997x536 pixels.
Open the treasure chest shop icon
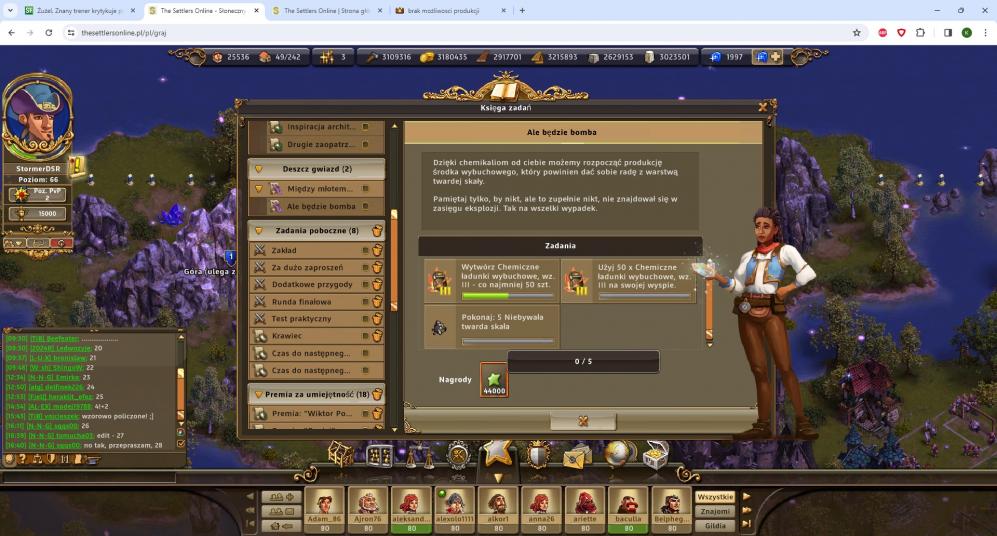(655, 456)
